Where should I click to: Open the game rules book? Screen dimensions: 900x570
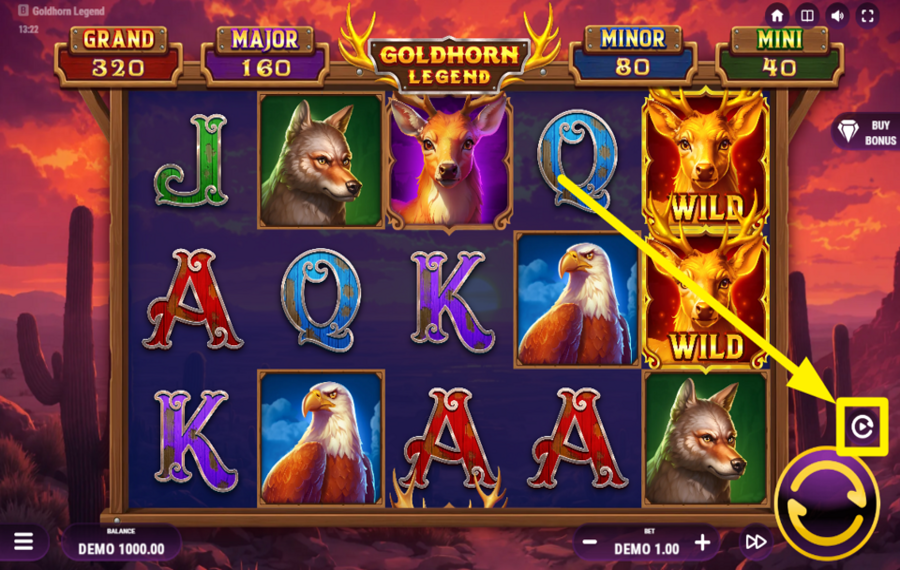[807, 16]
